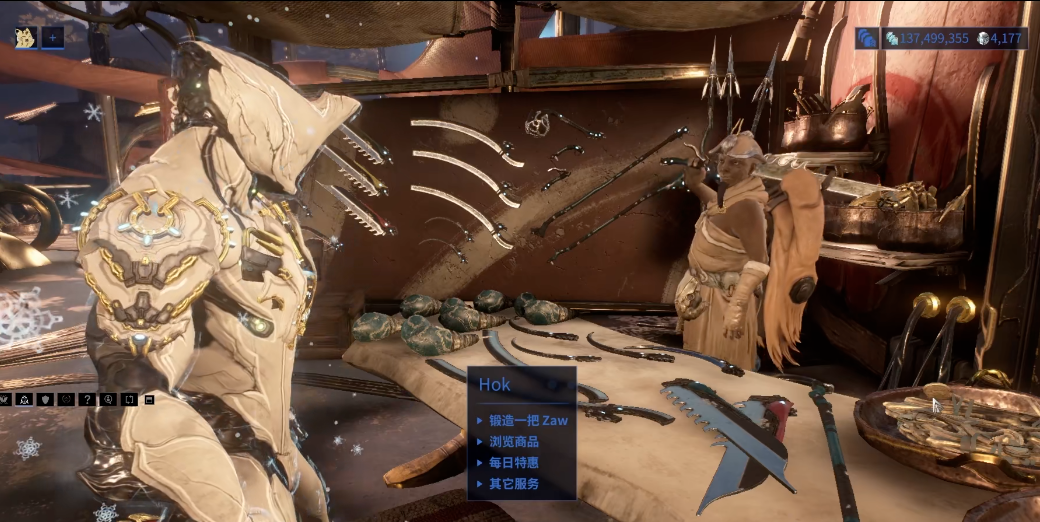The image size is (1040, 522).
Task: Open the daily special offer (每日特惠)
Action: coord(514,463)
